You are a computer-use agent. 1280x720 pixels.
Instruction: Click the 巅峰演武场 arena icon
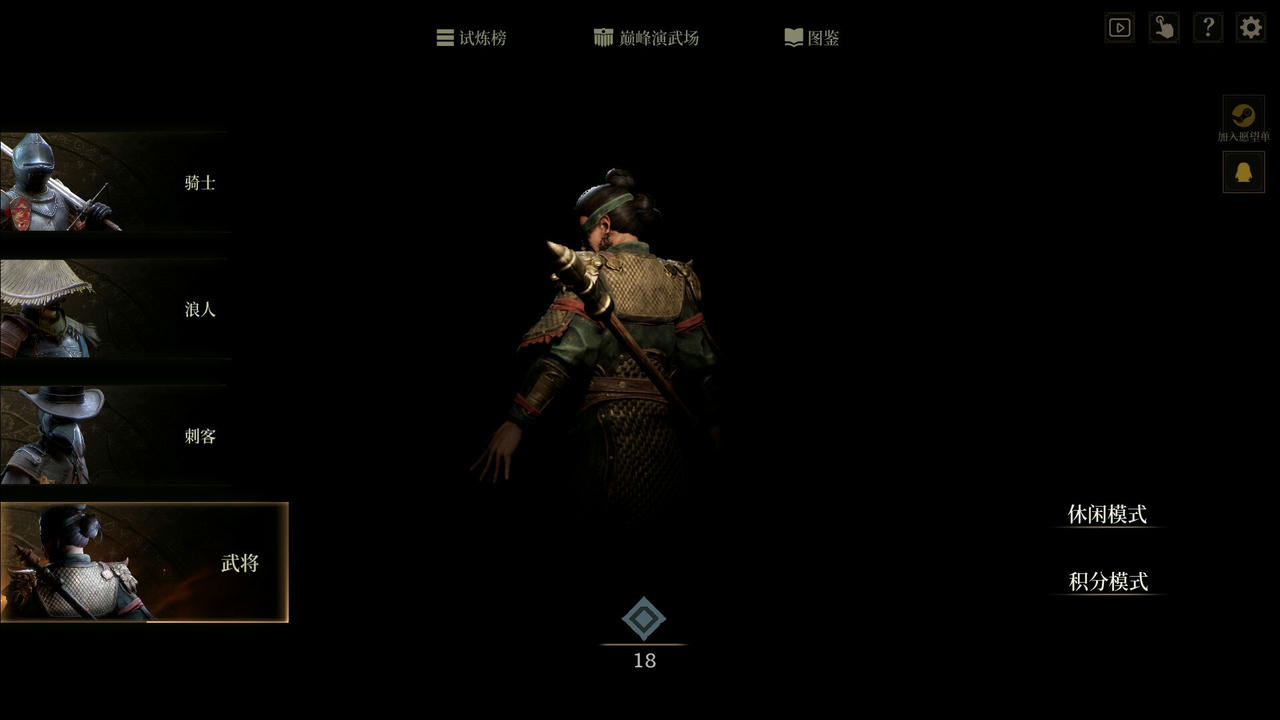click(603, 37)
